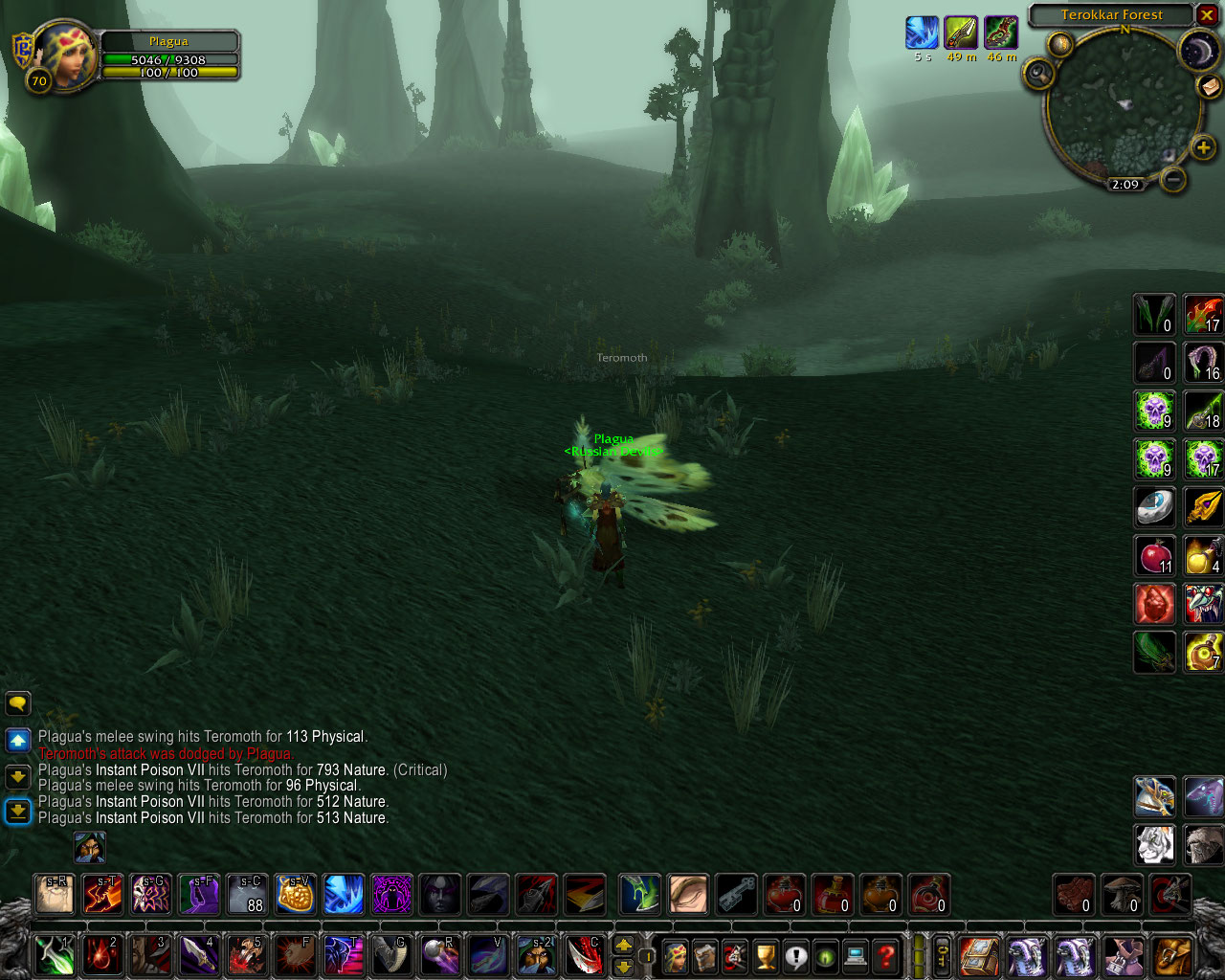1225x980 pixels.
Task: Open the exclamation speech bubble micro button
Action: [x=796, y=956]
